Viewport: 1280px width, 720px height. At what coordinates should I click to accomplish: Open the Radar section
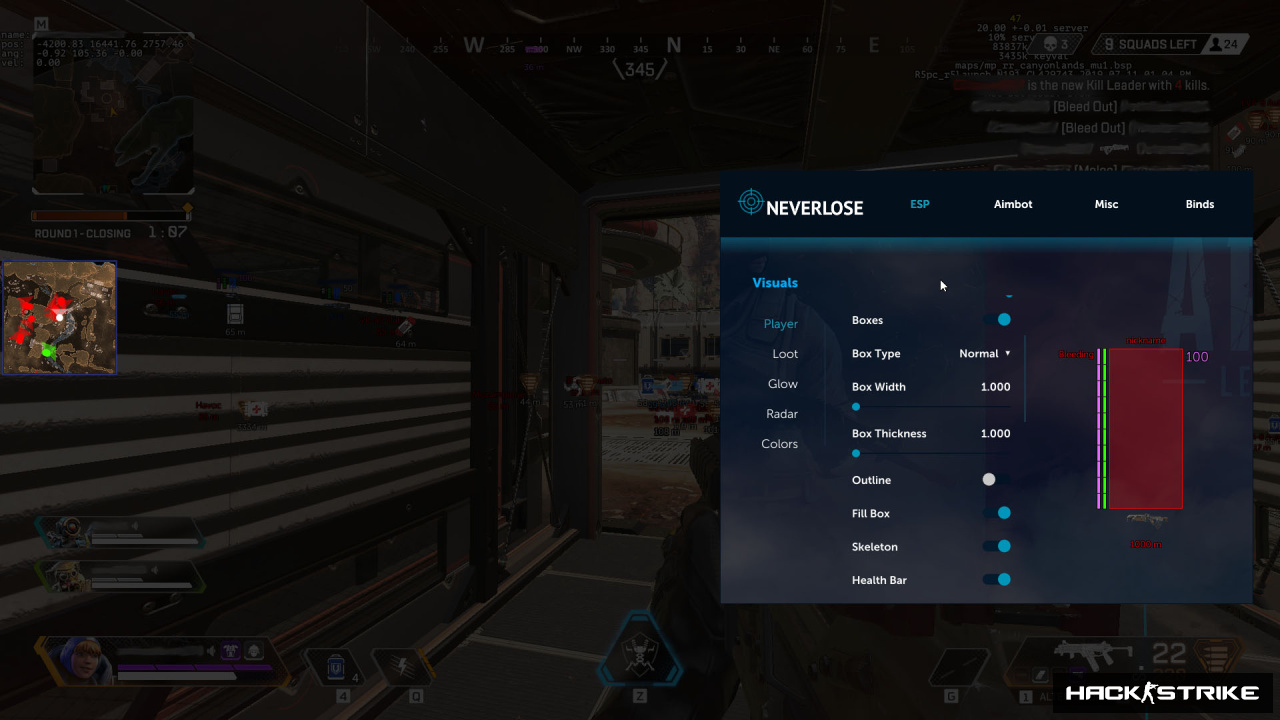(x=782, y=414)
